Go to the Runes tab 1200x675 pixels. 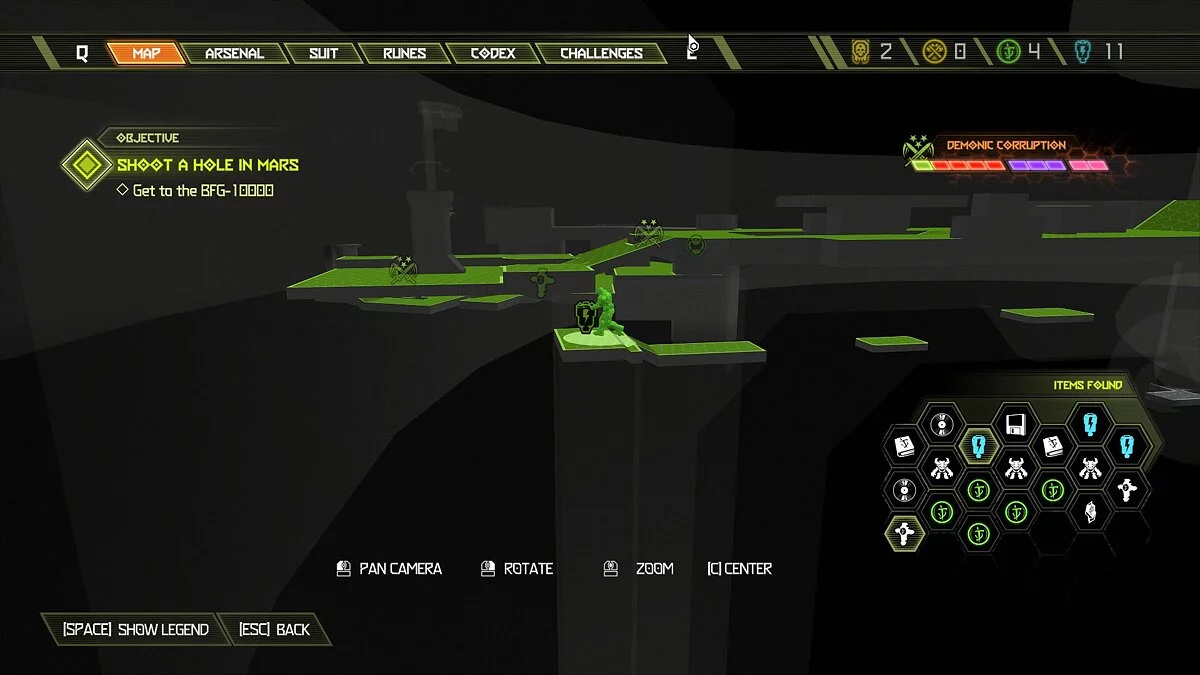pos(404,53)
